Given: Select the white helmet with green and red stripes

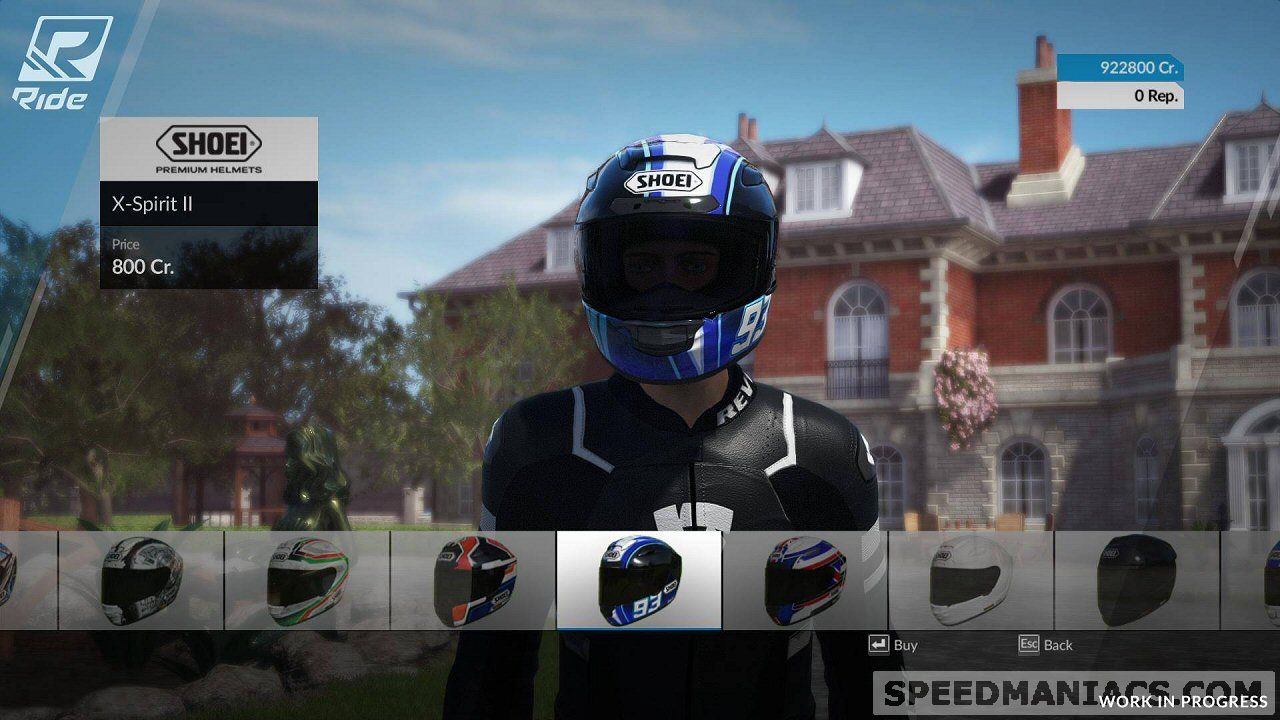Looking at the screenshot, I should [x=307, y=580].
